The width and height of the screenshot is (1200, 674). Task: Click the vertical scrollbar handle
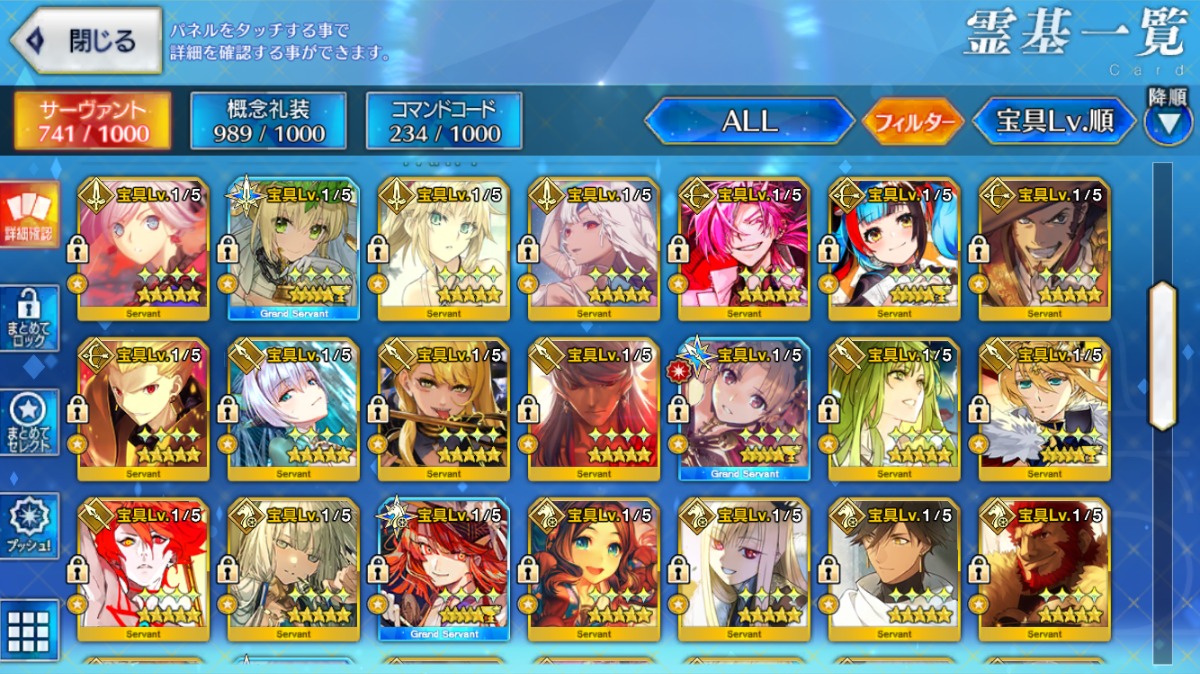click(1162, 355)
